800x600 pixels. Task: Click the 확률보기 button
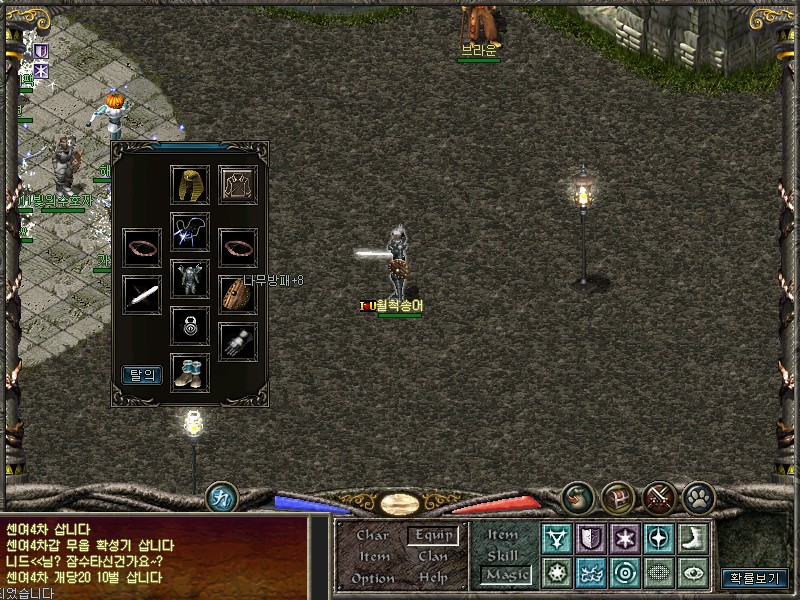tap(754, 577)
